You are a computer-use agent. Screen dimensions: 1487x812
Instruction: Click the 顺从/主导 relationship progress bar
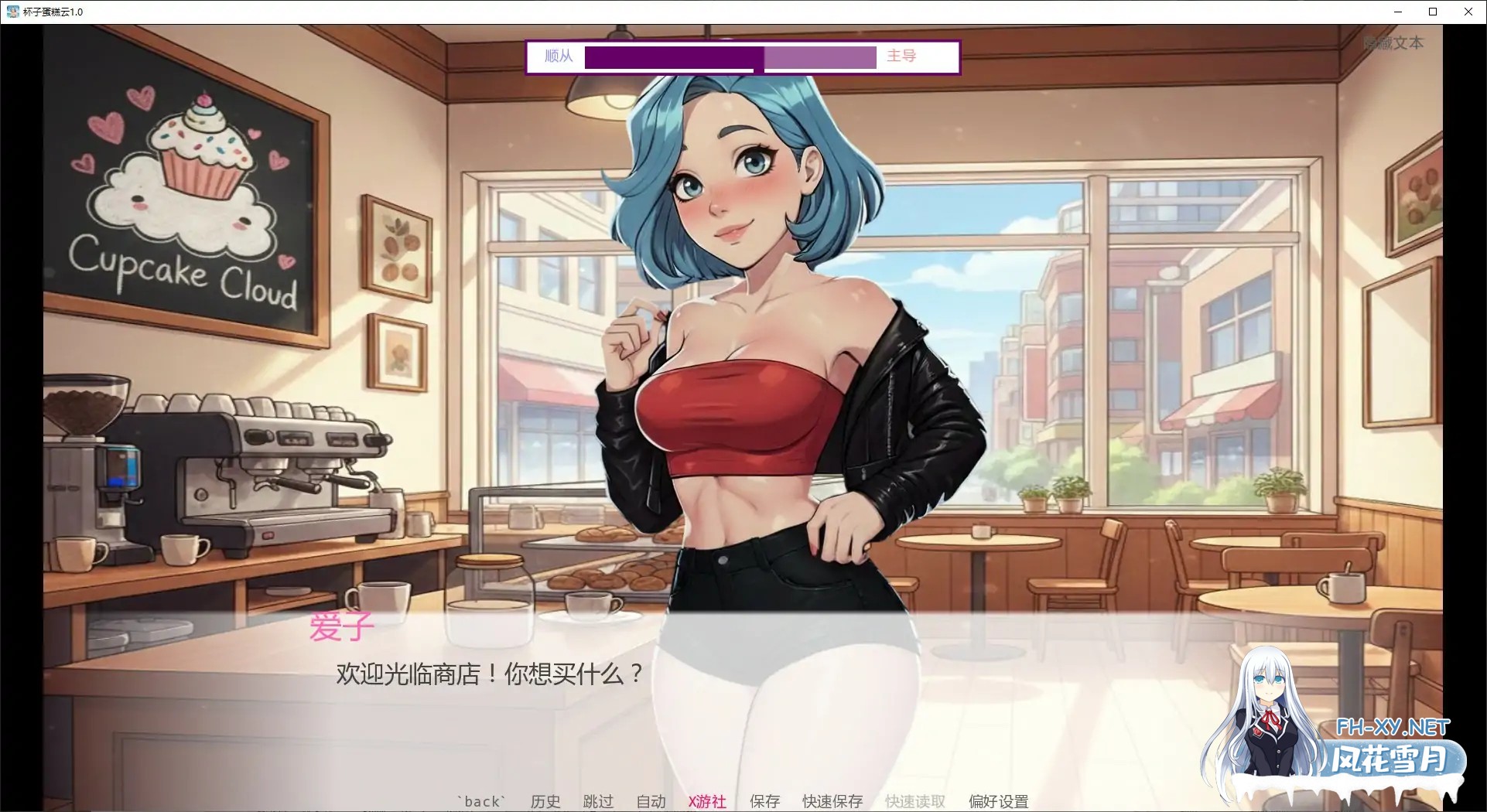click(730, 56)
